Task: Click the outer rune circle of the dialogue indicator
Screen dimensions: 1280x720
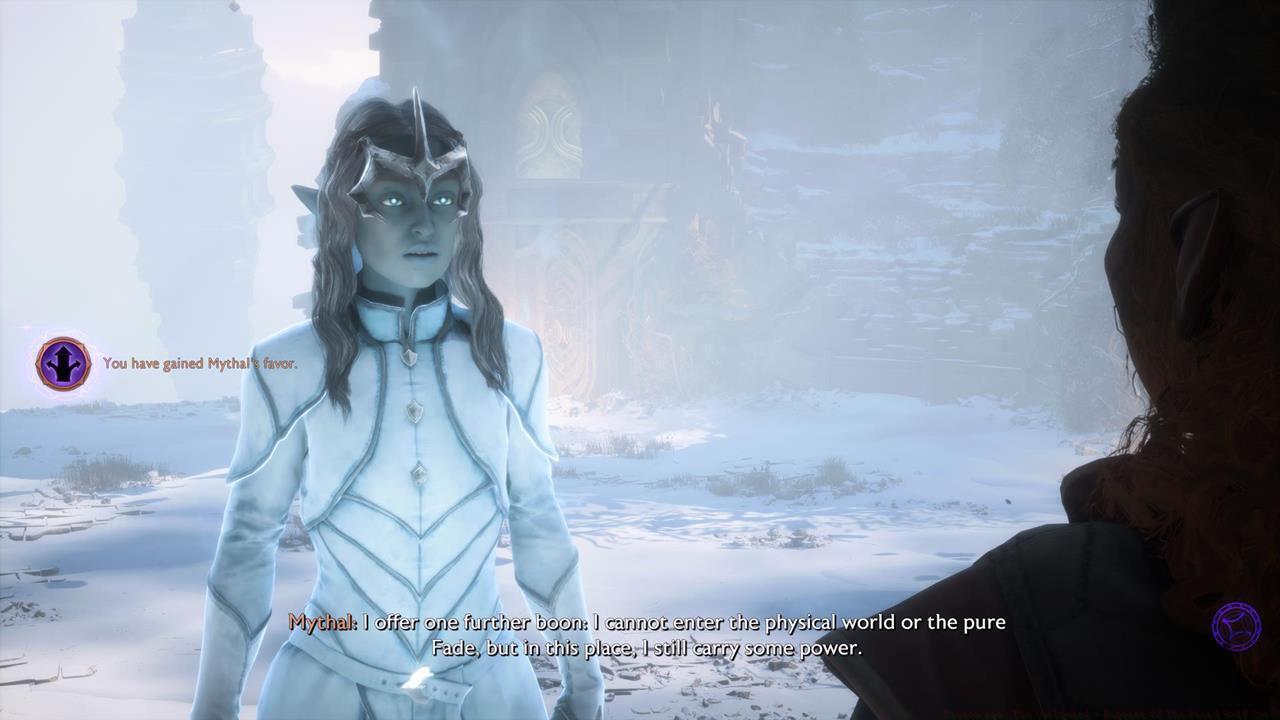Action: tap(1236, 604)
